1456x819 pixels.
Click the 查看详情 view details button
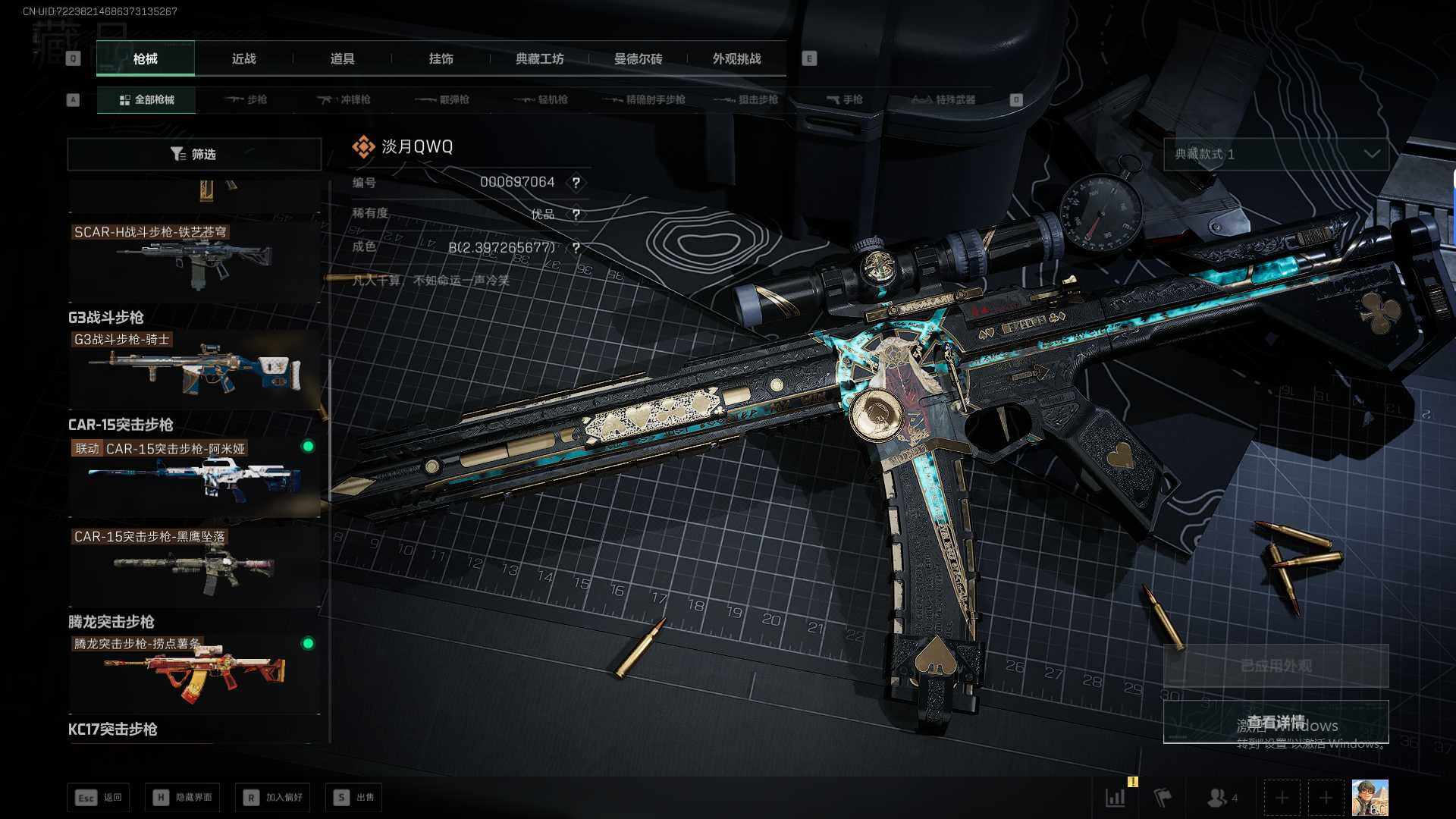(x=1276, y=722)
